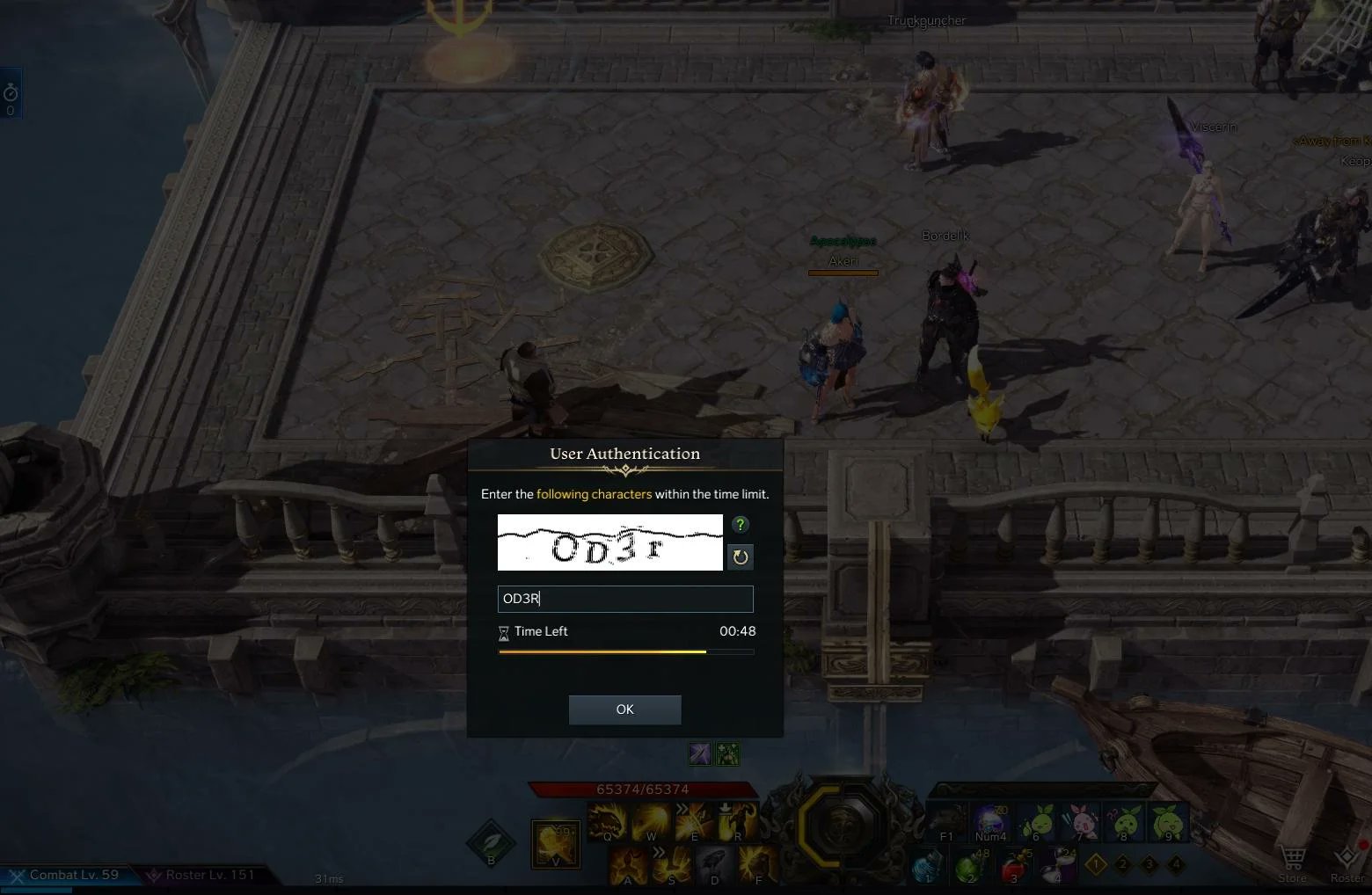1372x895 pixels.
Task: Select the R skill on the hotbar
Action: [737, 820]
